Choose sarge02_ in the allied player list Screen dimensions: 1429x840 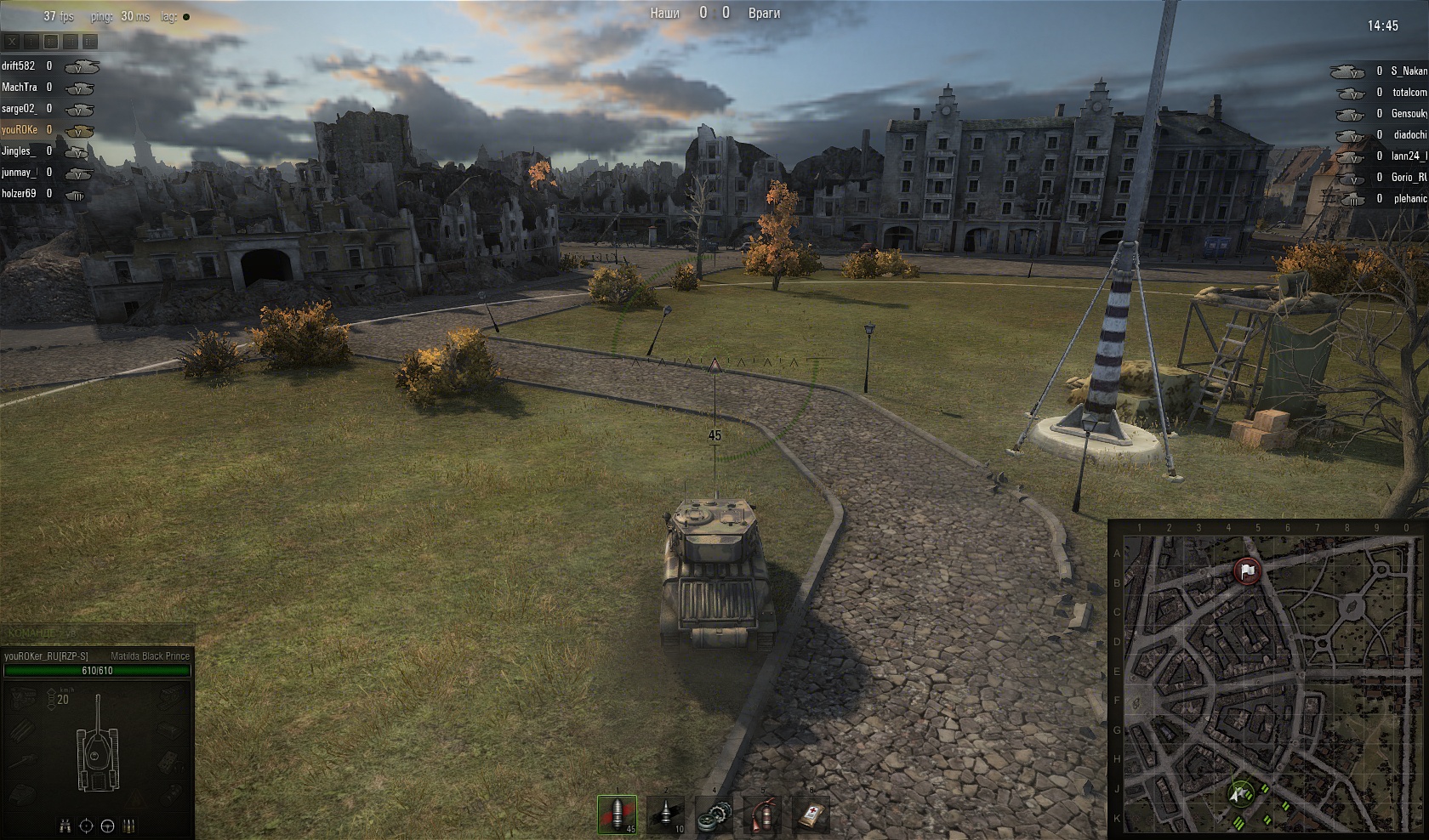click(20, 108)
